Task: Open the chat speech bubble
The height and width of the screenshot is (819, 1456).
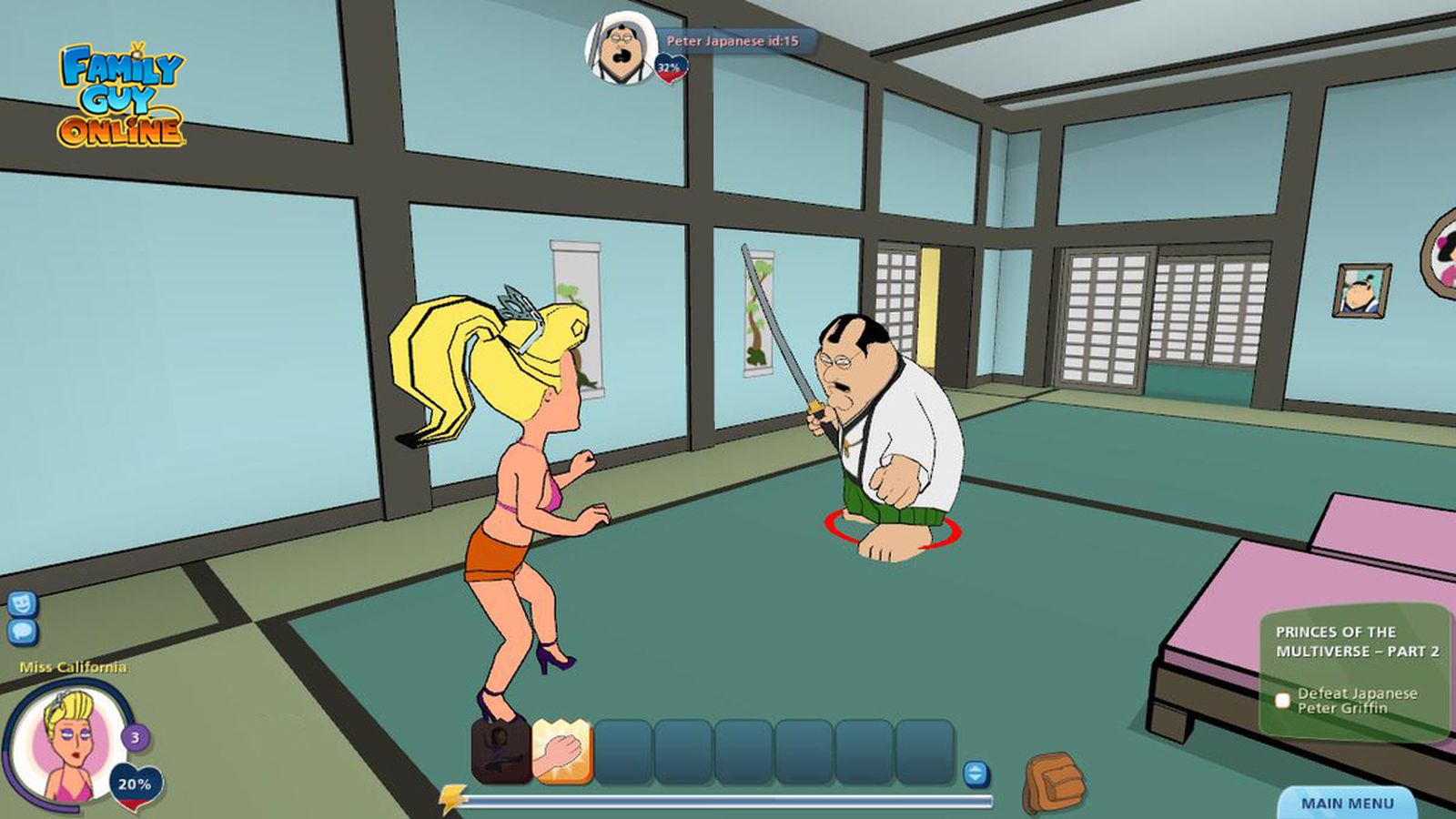Action: tap(22, 631)
